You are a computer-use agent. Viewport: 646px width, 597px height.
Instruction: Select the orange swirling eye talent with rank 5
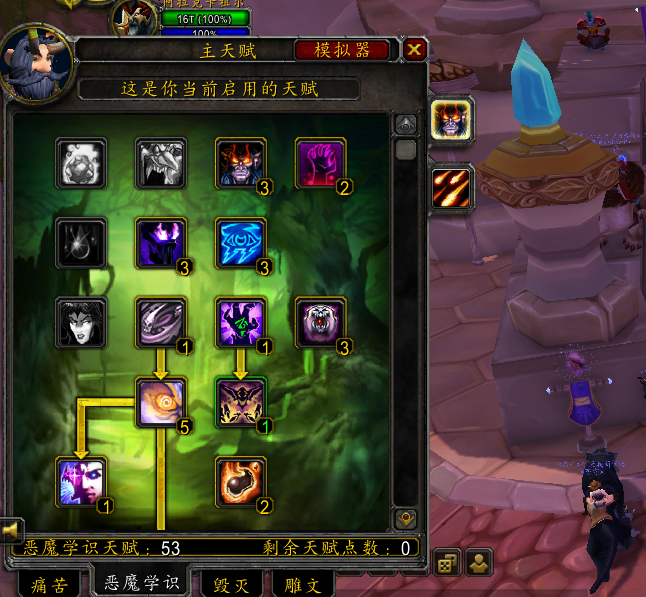click(161, 402)
